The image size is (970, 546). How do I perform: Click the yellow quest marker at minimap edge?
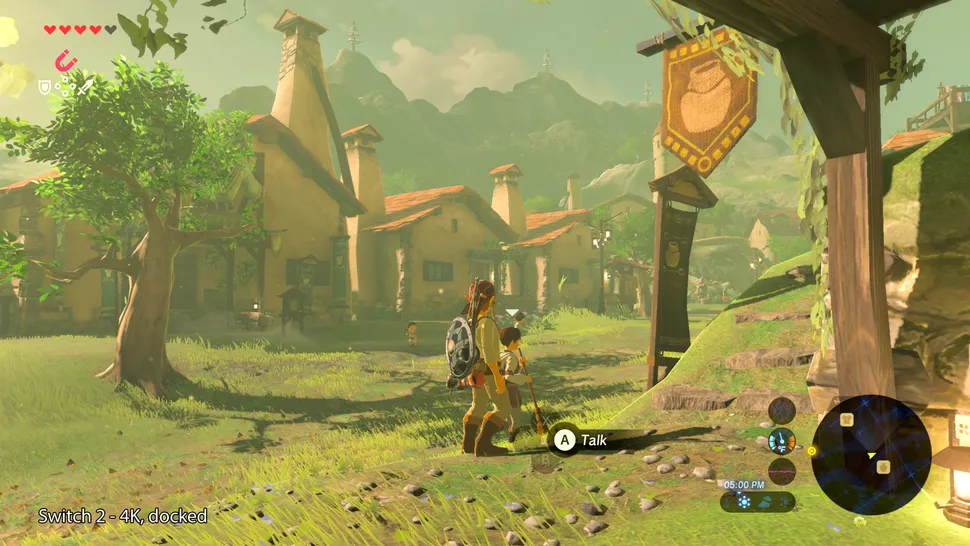click(x=811, y=450)
